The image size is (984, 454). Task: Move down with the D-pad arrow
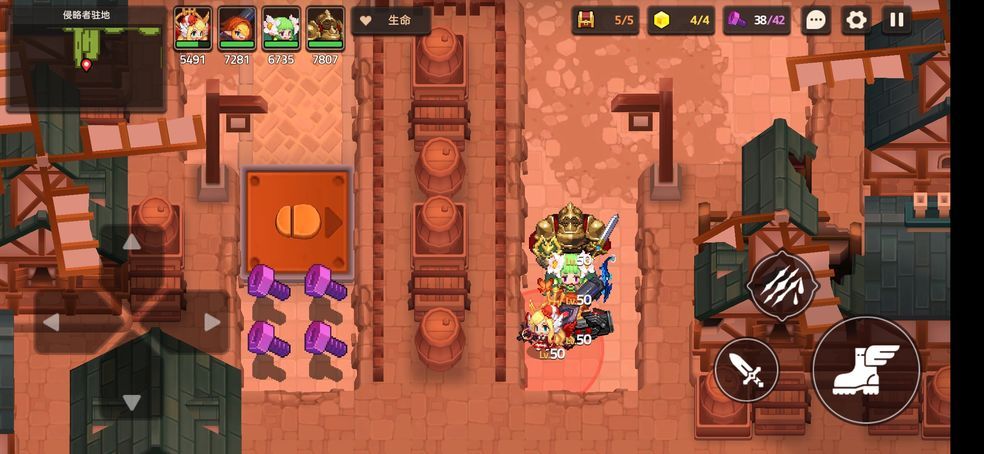click(132, 402)
